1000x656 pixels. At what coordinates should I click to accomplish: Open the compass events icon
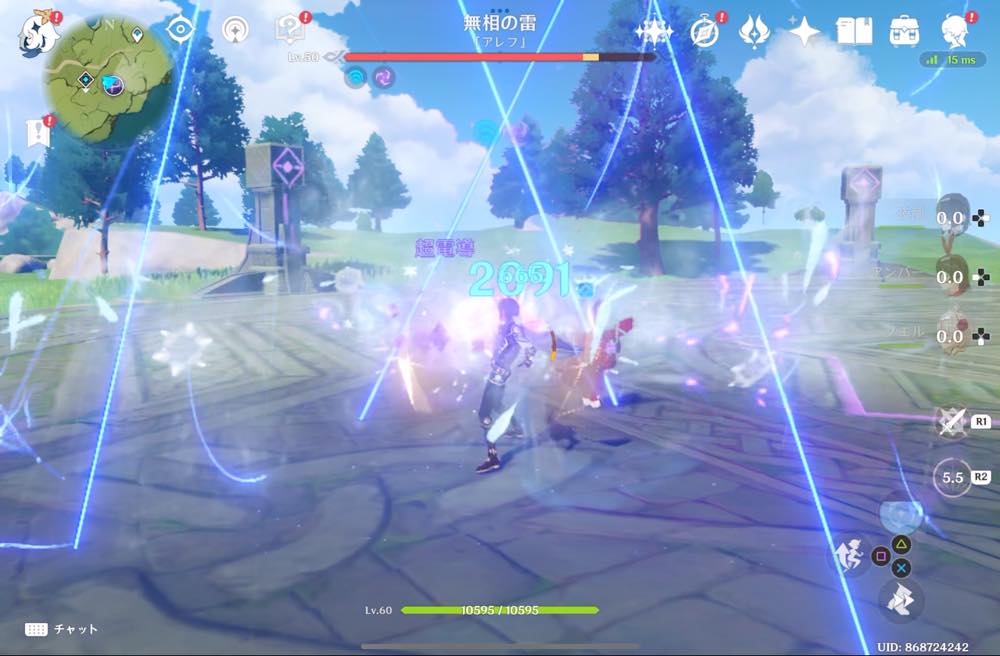706,32
